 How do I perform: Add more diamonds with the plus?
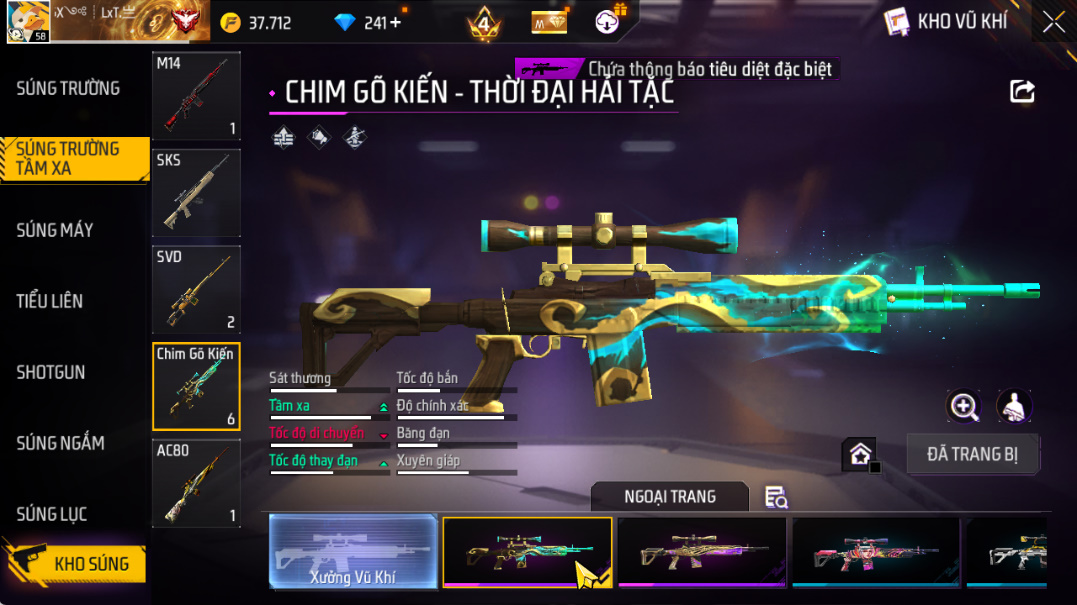pyautogui.click(x=396, y=22)
